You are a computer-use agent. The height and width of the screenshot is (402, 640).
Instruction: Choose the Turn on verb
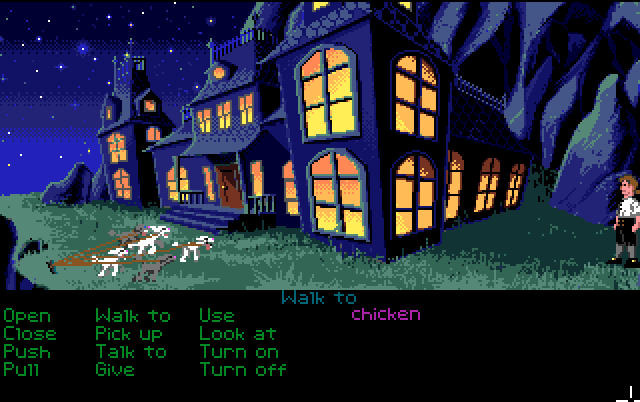[x=239, y=352]
